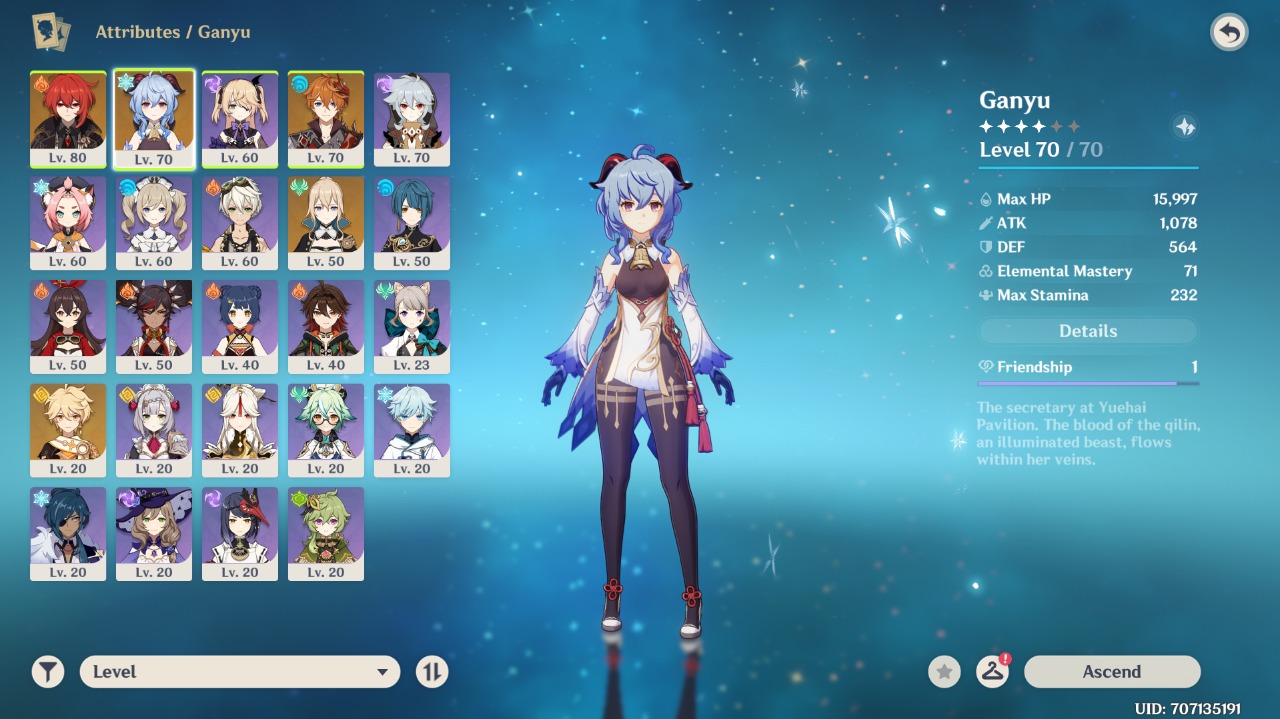Select Noelle's character portrait

[x=154, y=430]
